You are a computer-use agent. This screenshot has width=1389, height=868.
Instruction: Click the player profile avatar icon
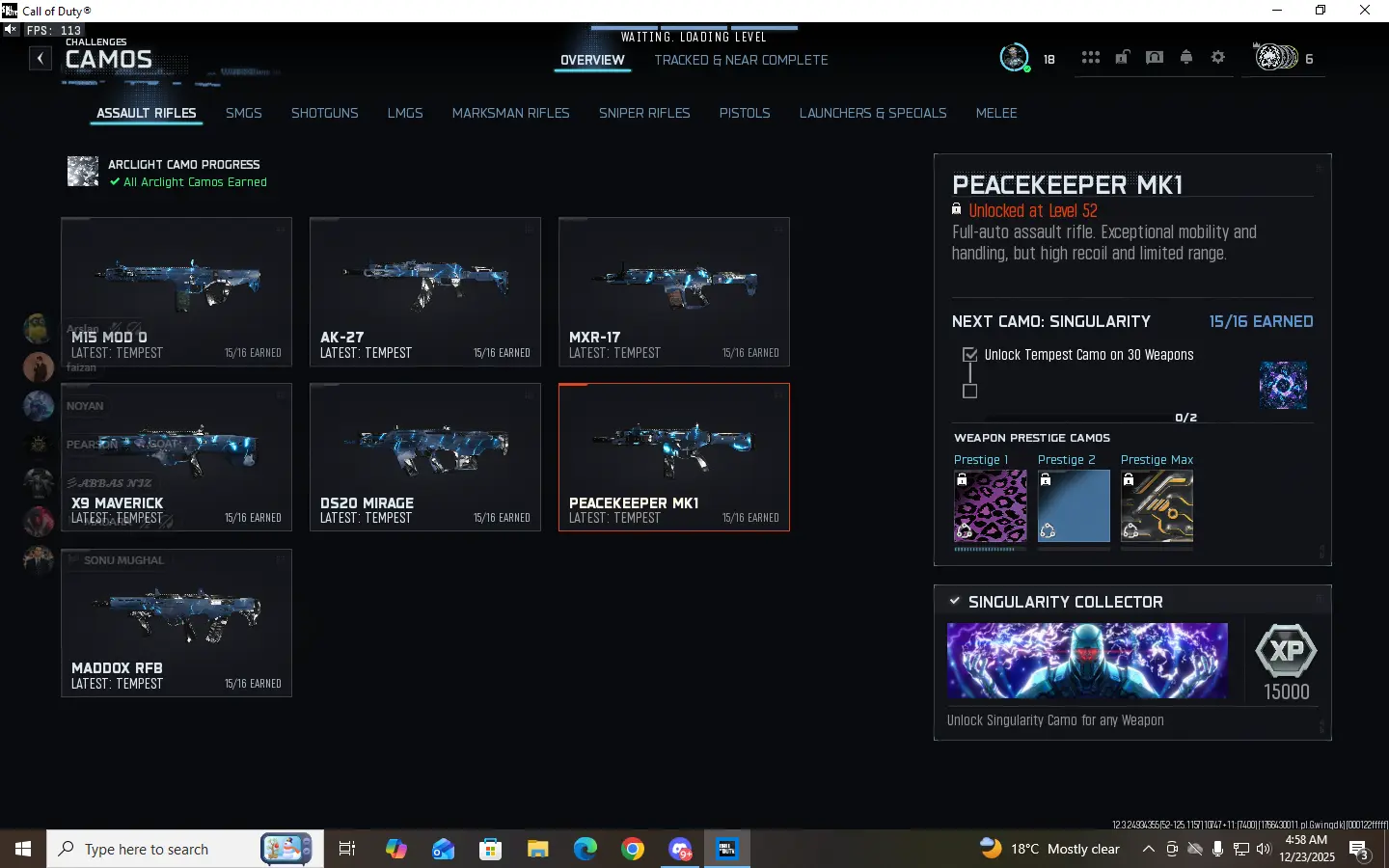click(x=1014, y=57)
